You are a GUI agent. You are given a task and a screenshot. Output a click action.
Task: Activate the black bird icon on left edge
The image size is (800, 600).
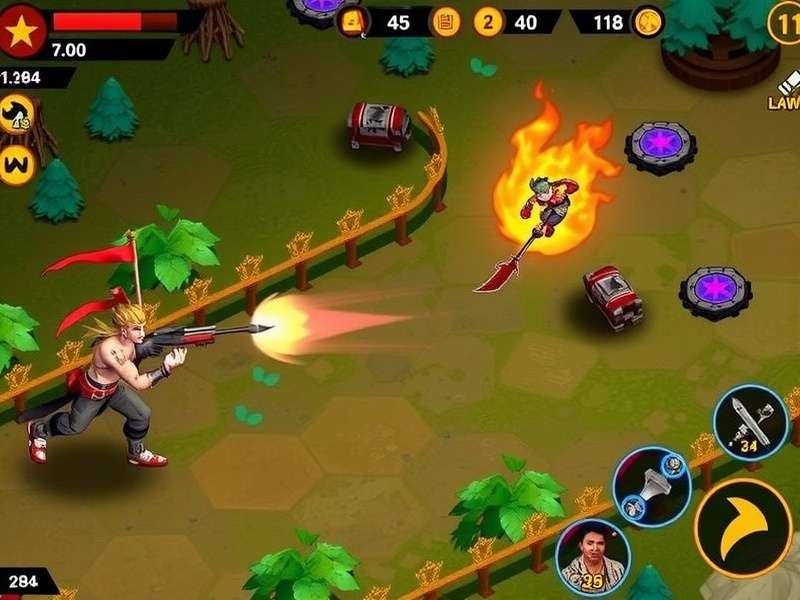pos(16,114)
